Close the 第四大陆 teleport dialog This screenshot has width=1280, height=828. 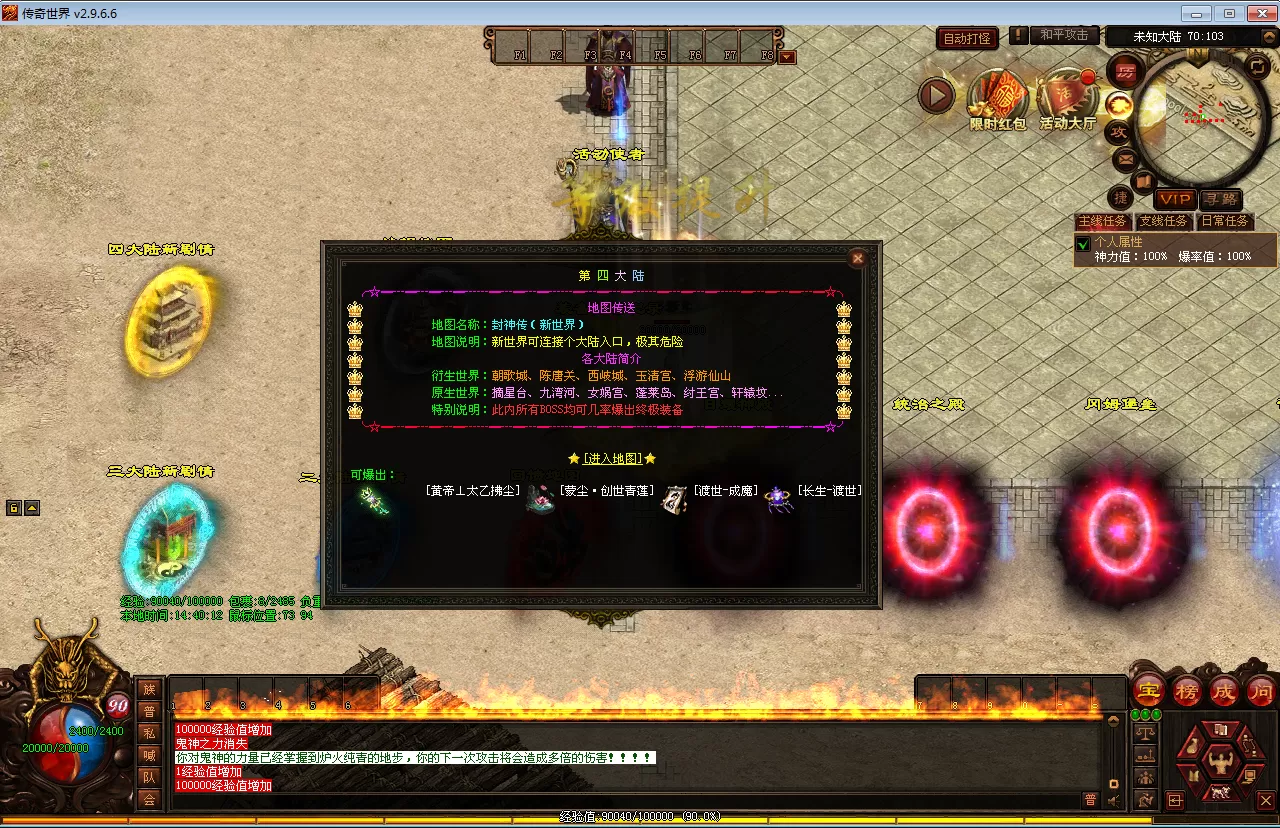(857, 258)
